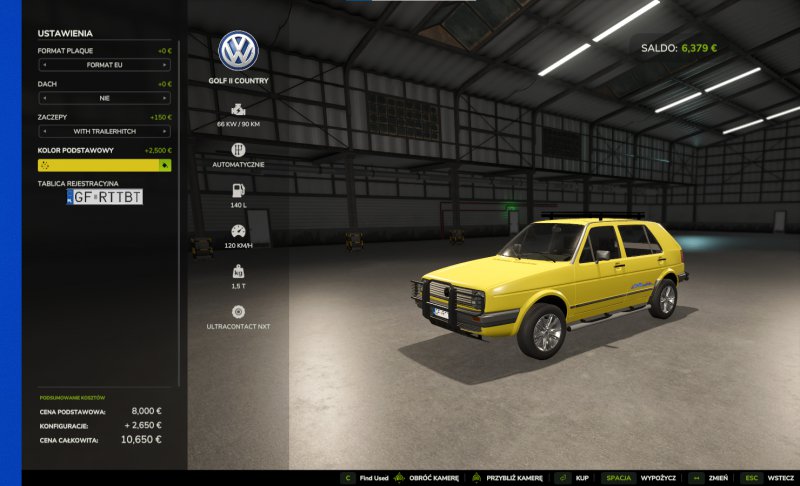Click the Zmień change button
800x486 pixels.
pos(717,478)
